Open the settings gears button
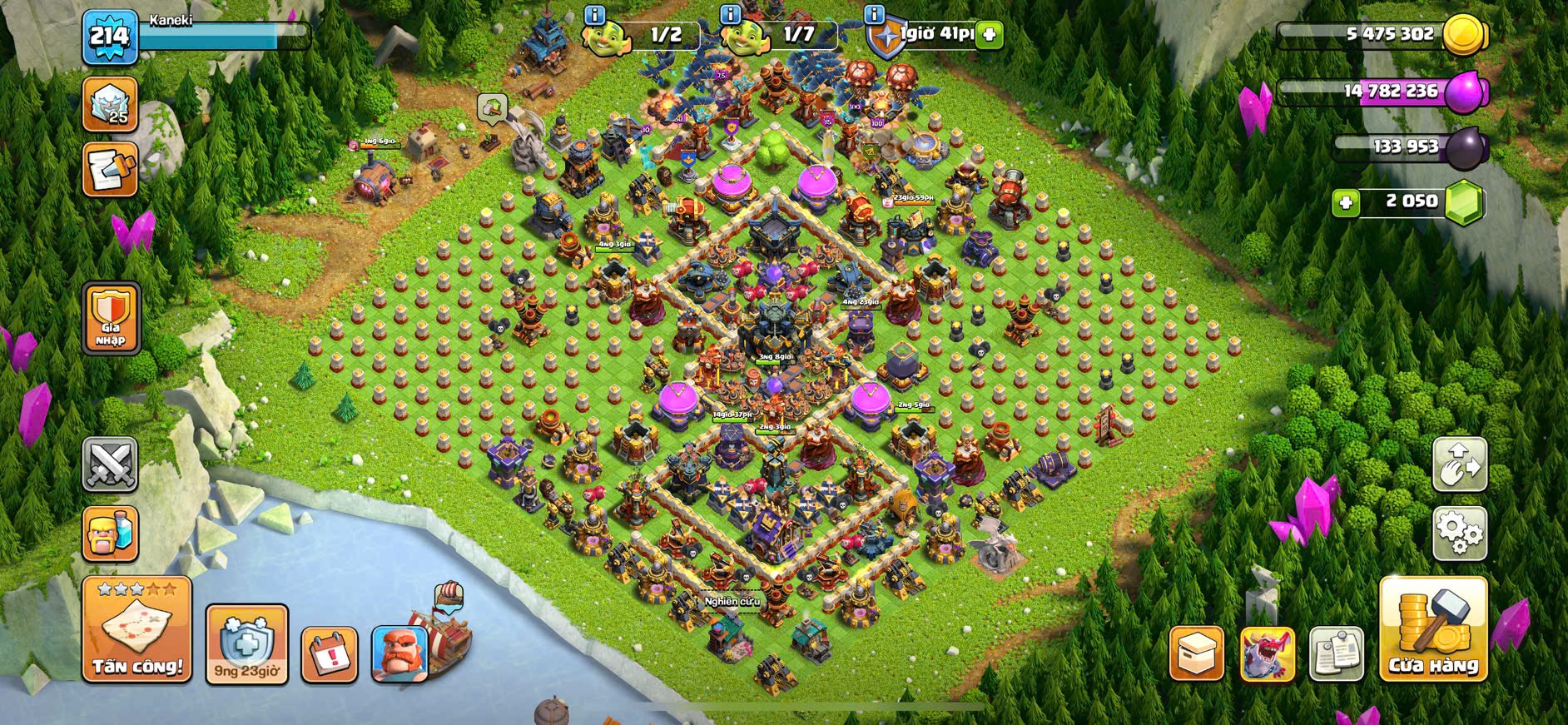 click(x=1459, y=531)
